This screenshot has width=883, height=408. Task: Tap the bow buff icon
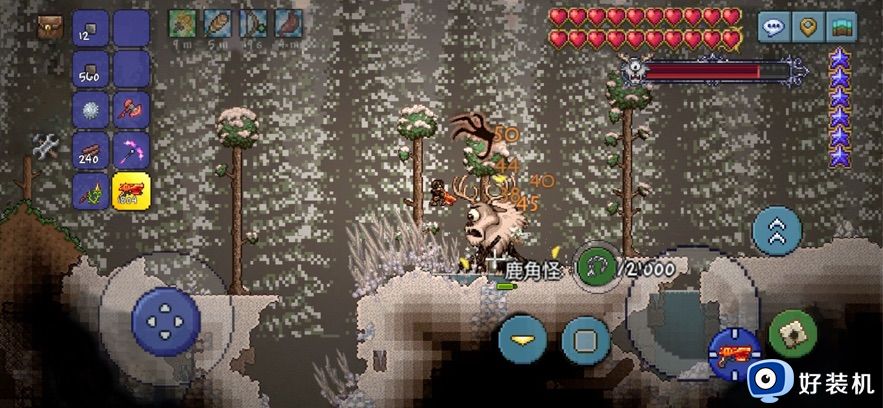(x=251, y=24)
